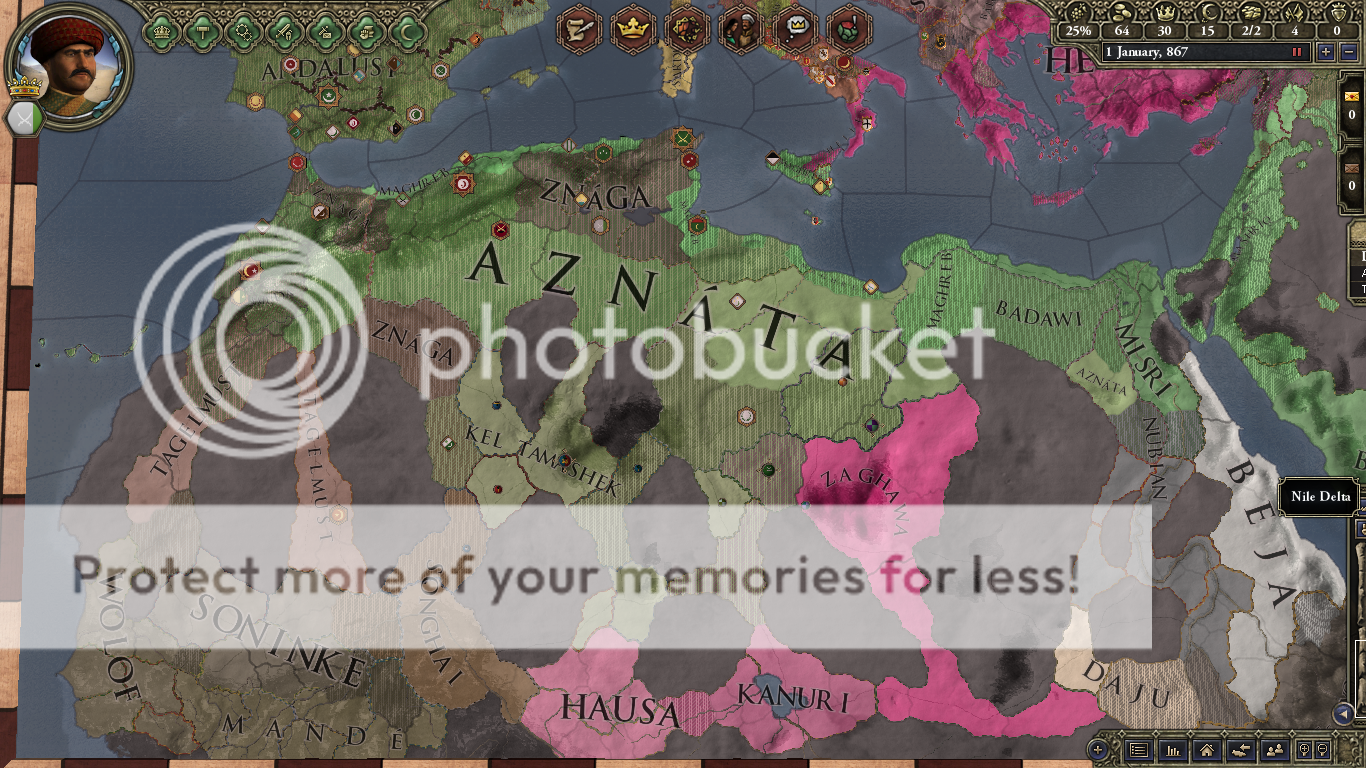This screenshot has height=768, width=1366.
Task: Zoom in using the magnifier plus icon
Action: (x=1306, y=750)
